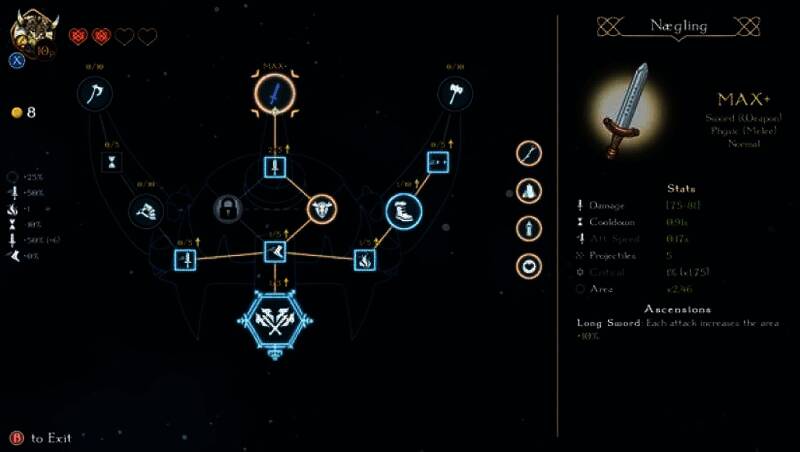Select the crossed axes hexagon node

(x=275, y=320)
